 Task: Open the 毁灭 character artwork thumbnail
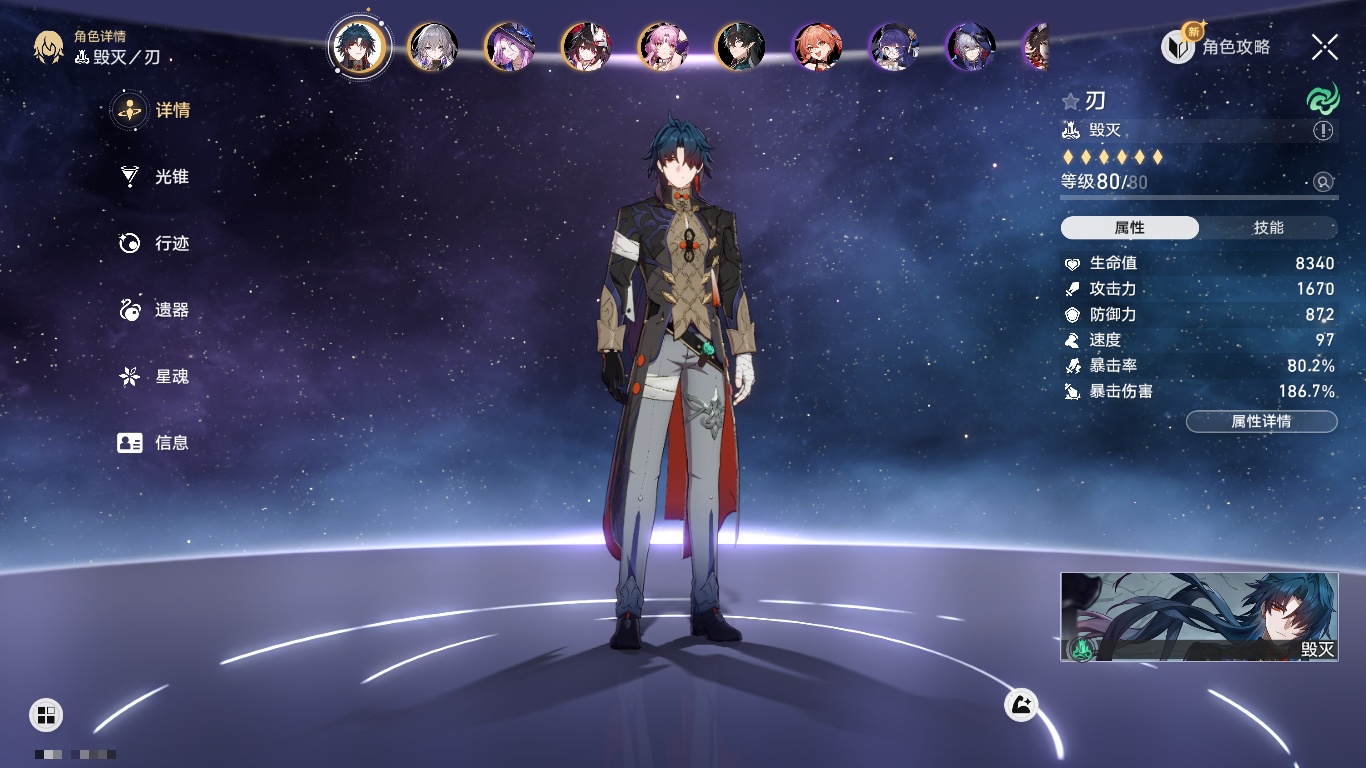(1199, 617)
